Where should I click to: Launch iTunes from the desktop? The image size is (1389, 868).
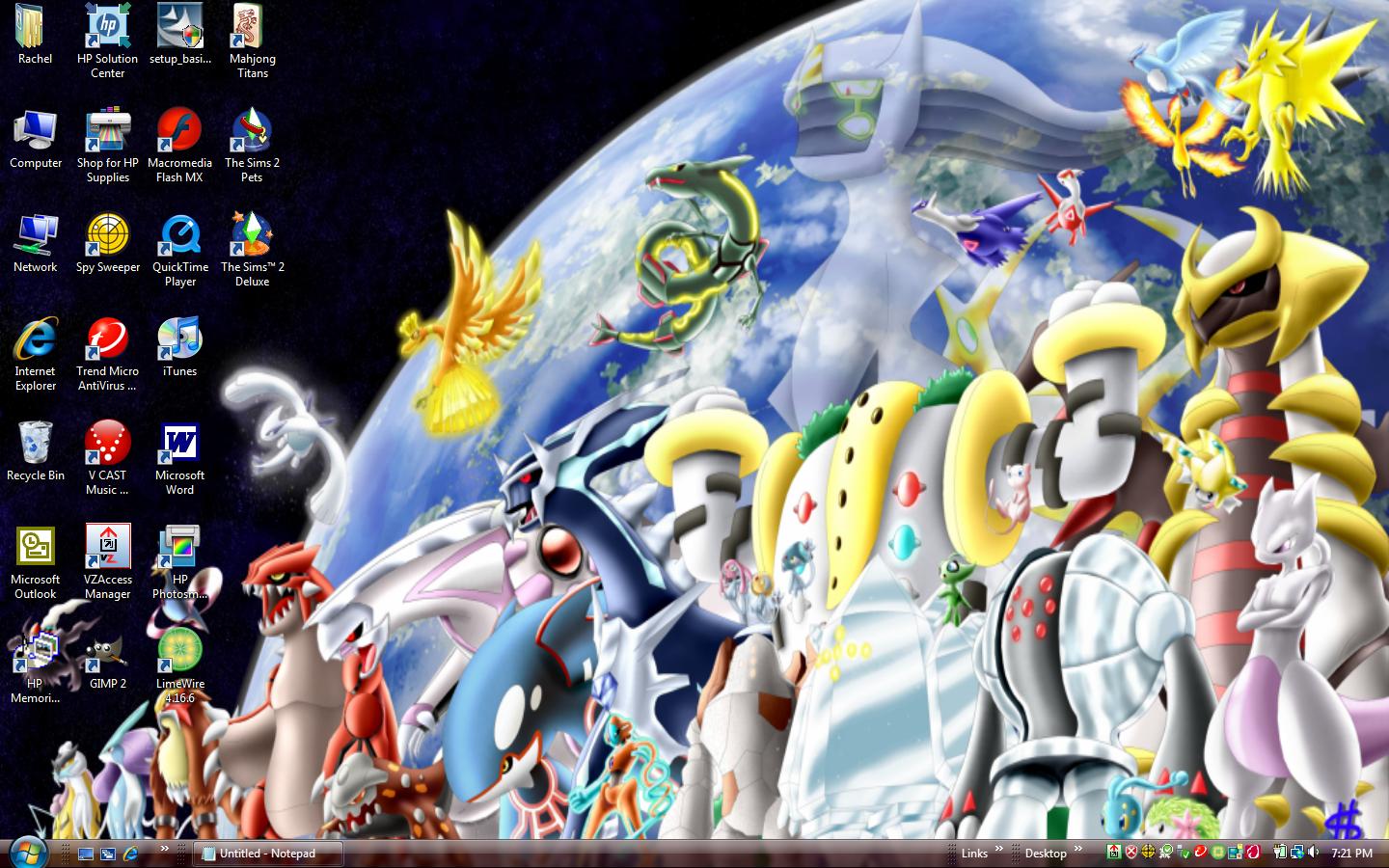click(x=179, y=339)
